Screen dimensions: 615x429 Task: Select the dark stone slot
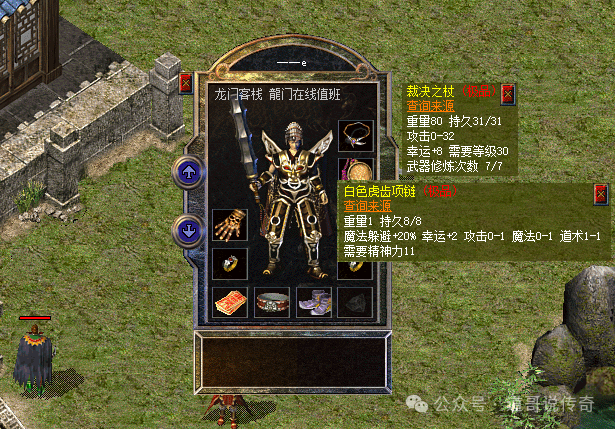pos(354,302)
